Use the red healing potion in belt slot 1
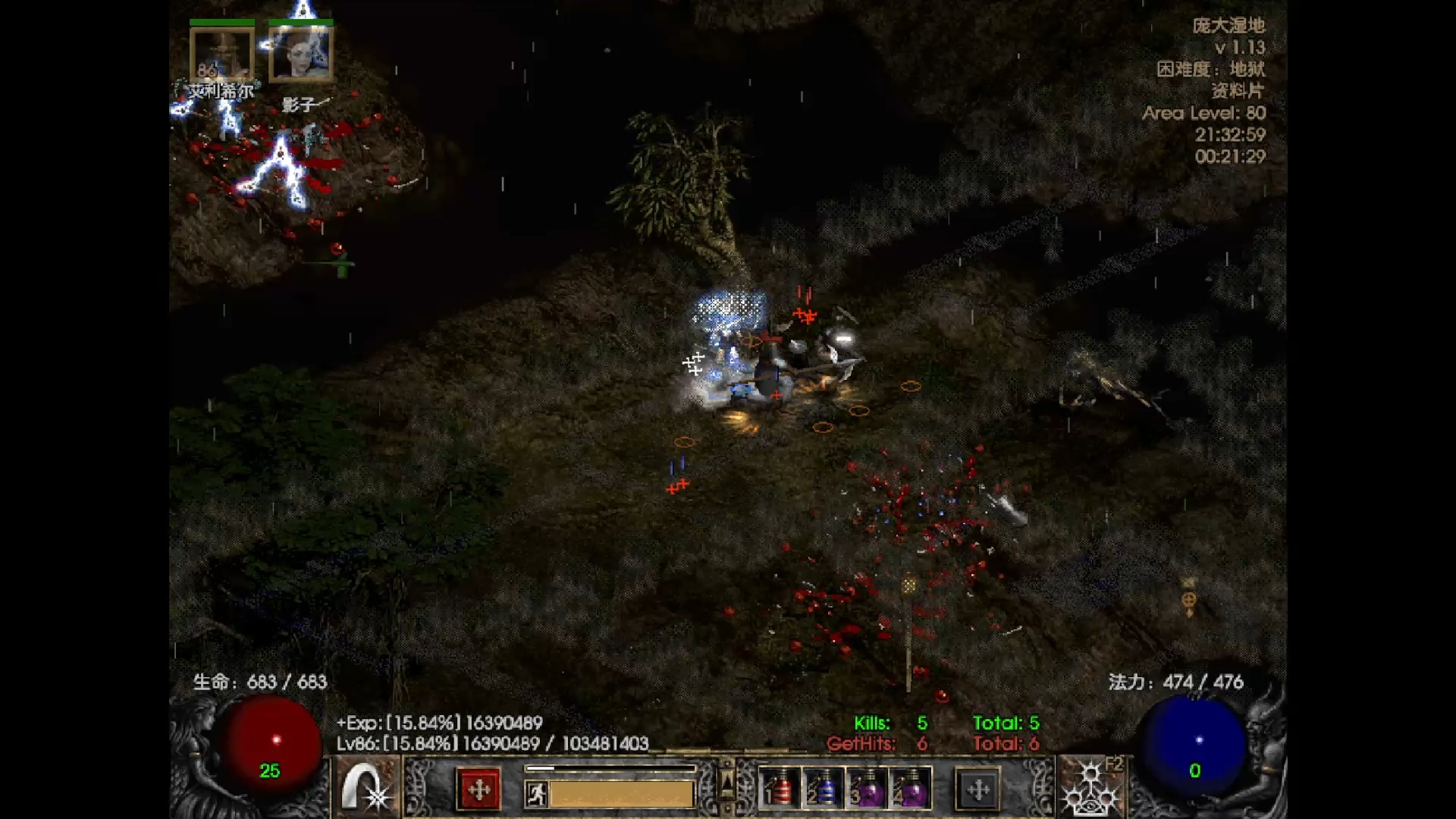This screenshot has width=1456, height=819. point(780,789)
